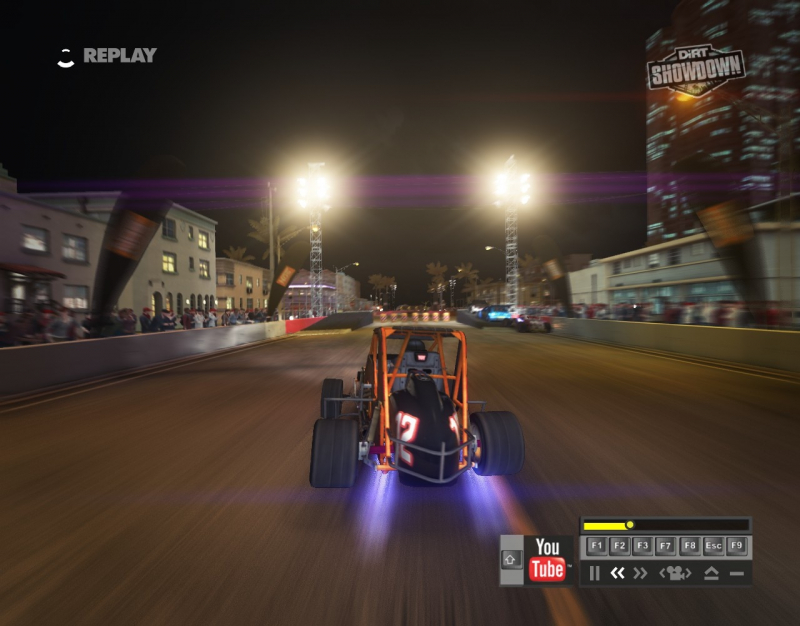Rewind the replay with the double-left arrows
Image resolution: width=800 pixels, height=626 pixels.
point(617,573)
